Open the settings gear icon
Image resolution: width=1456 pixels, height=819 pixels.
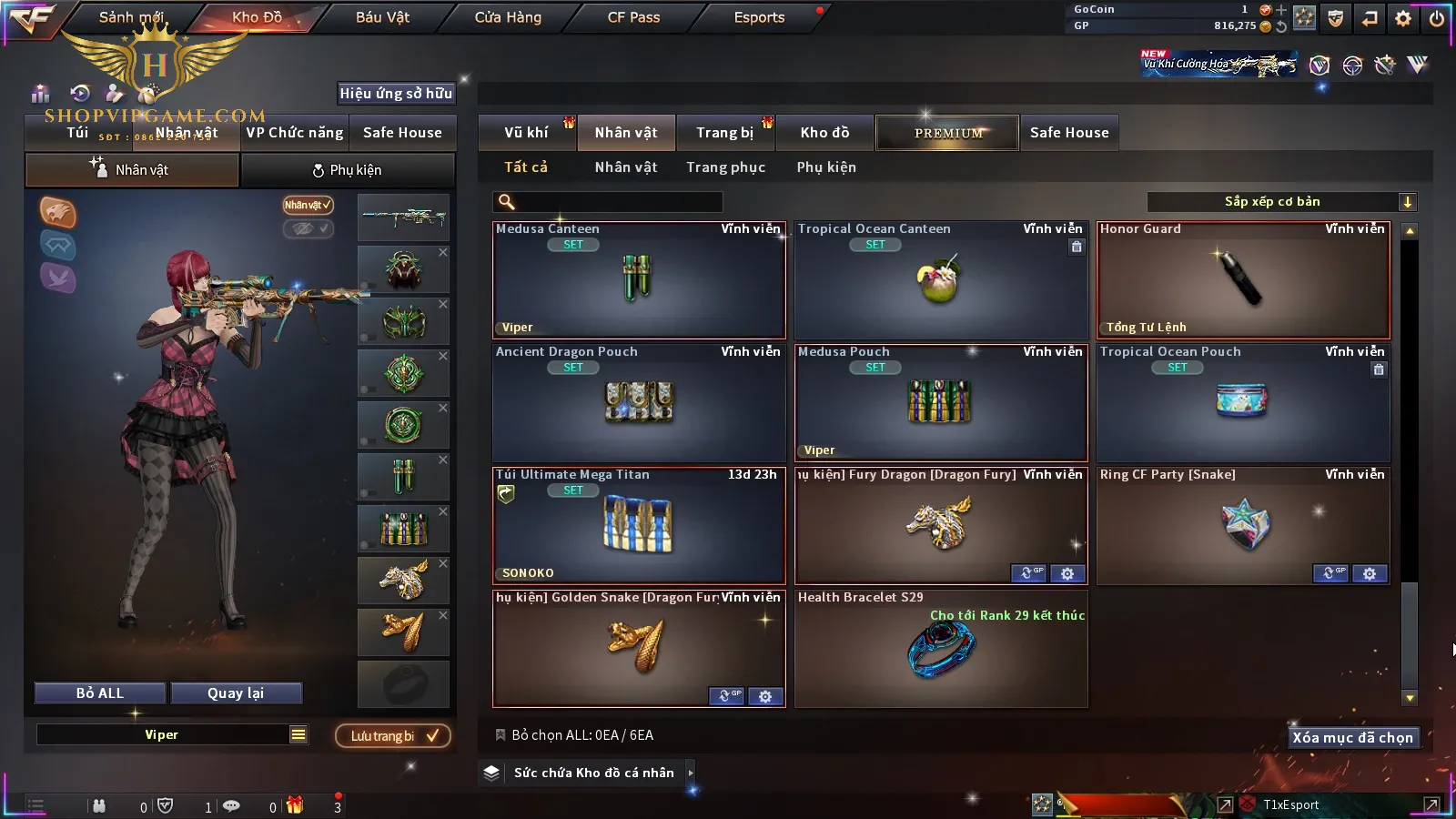[1403, 18]
